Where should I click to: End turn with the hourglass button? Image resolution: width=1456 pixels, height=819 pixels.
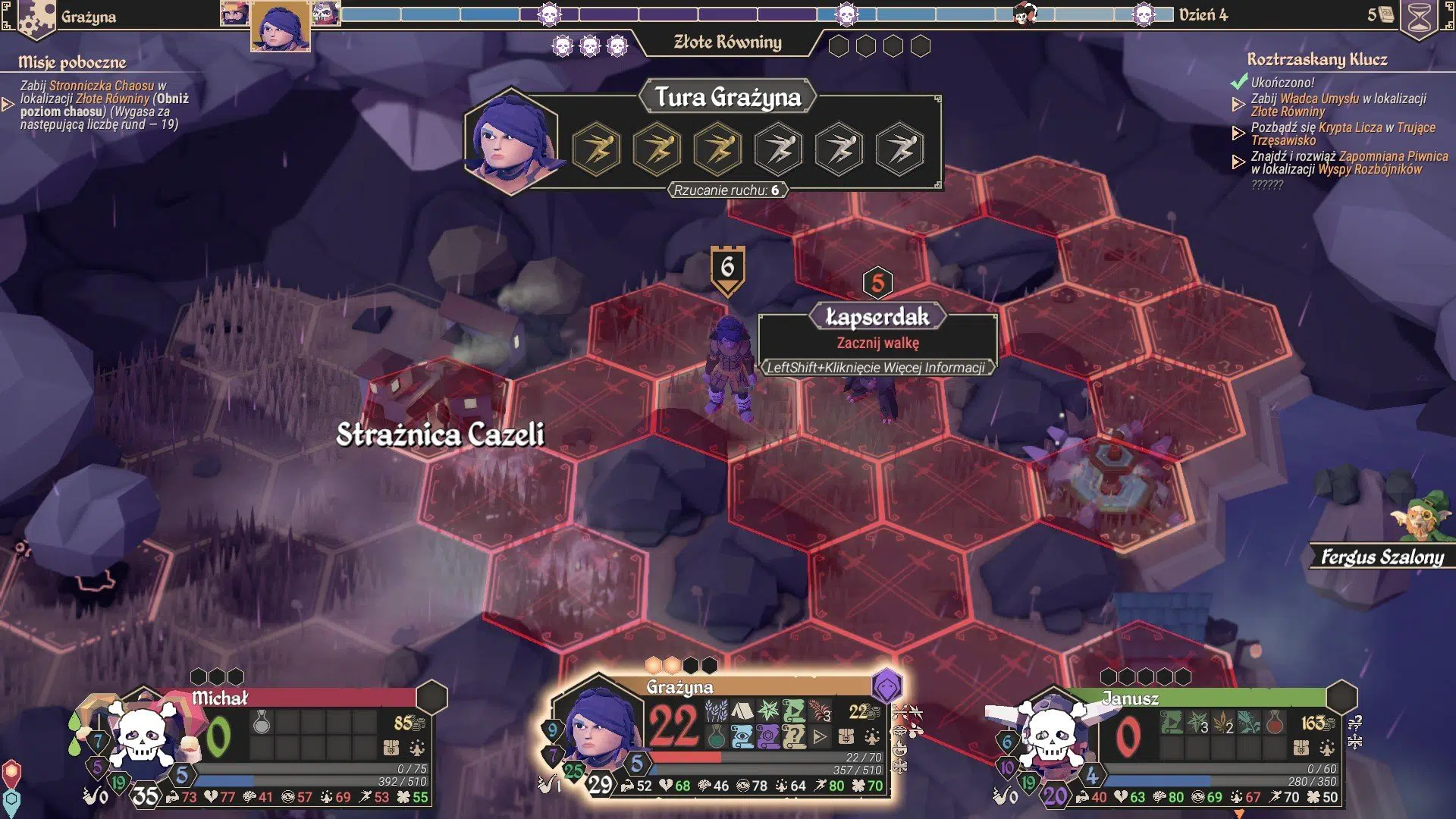point(1419,18)
